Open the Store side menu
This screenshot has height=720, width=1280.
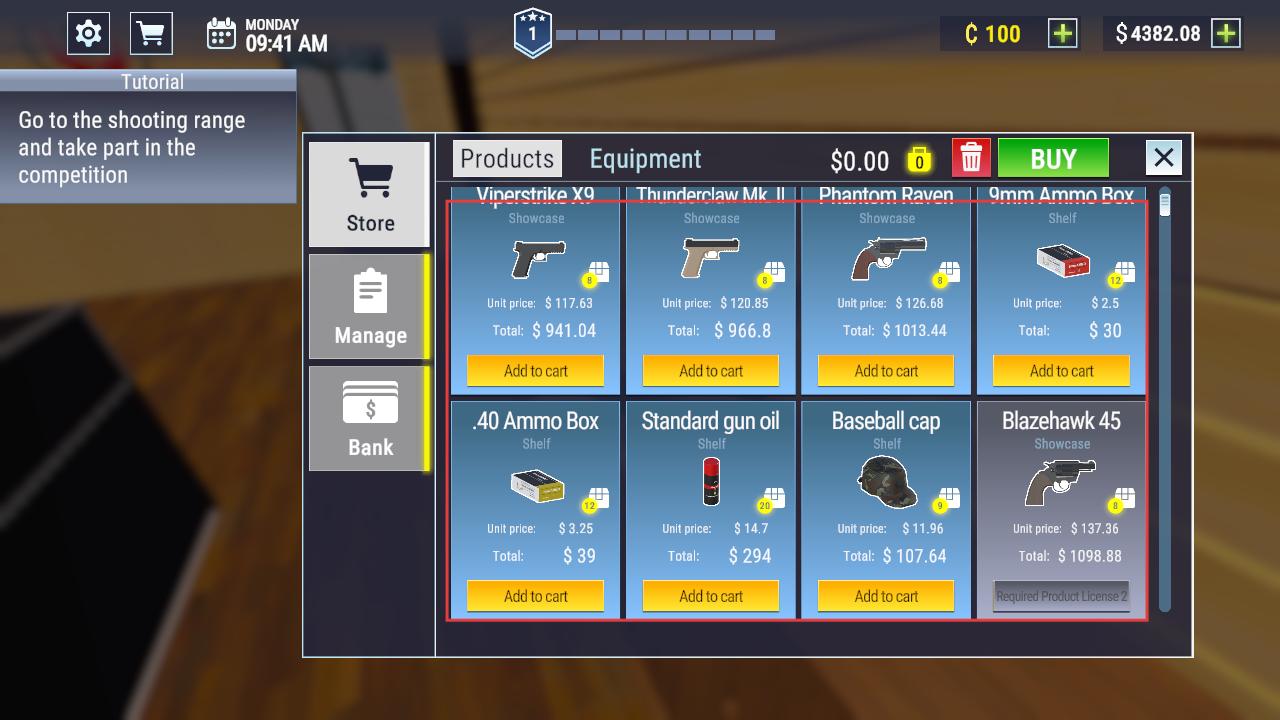[x=370, y=195]
